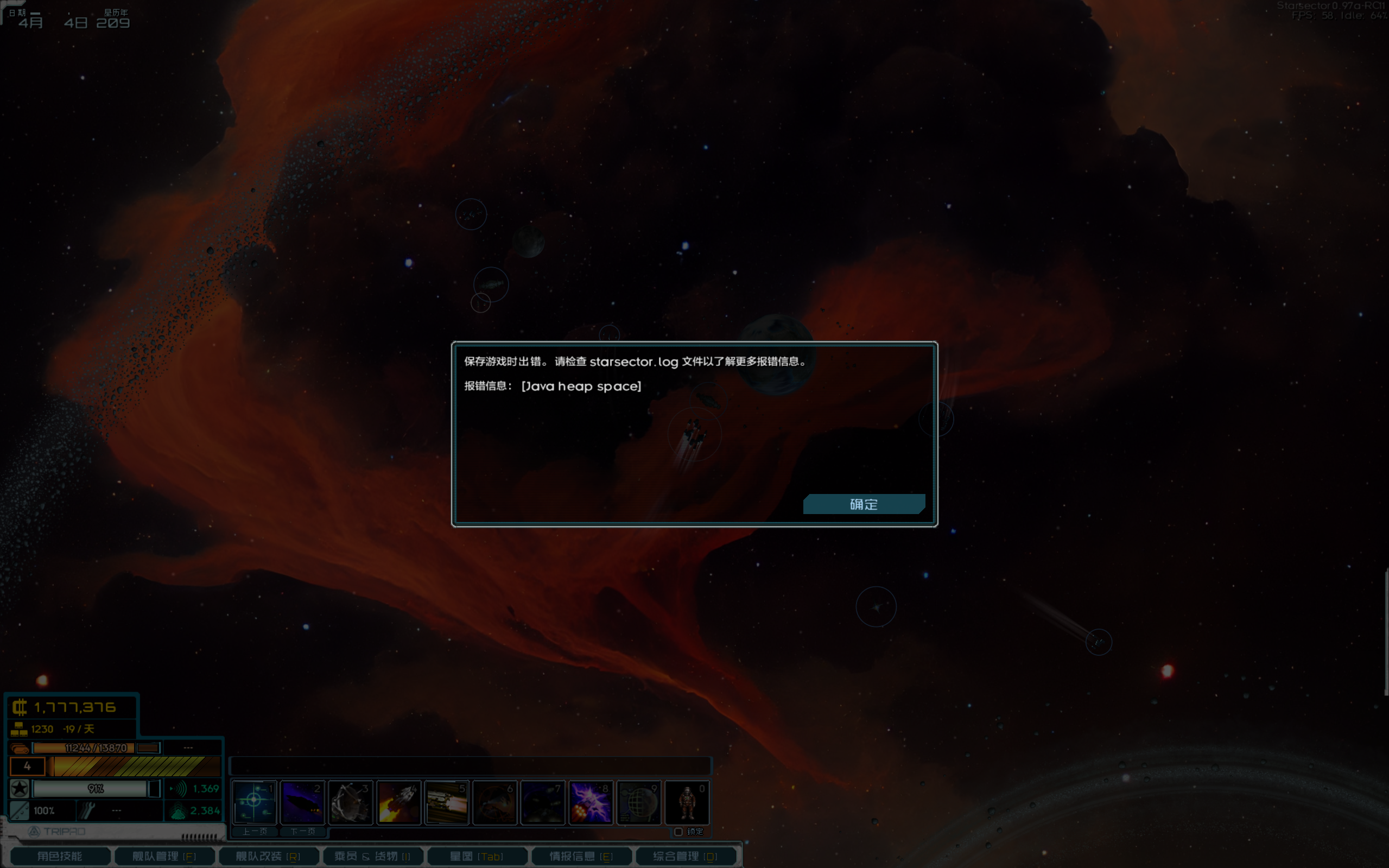Switch to the 舰队改装 refit tab
This screenshot has height=868, width=1389.
pyautogui.click(x=268, y=856)
